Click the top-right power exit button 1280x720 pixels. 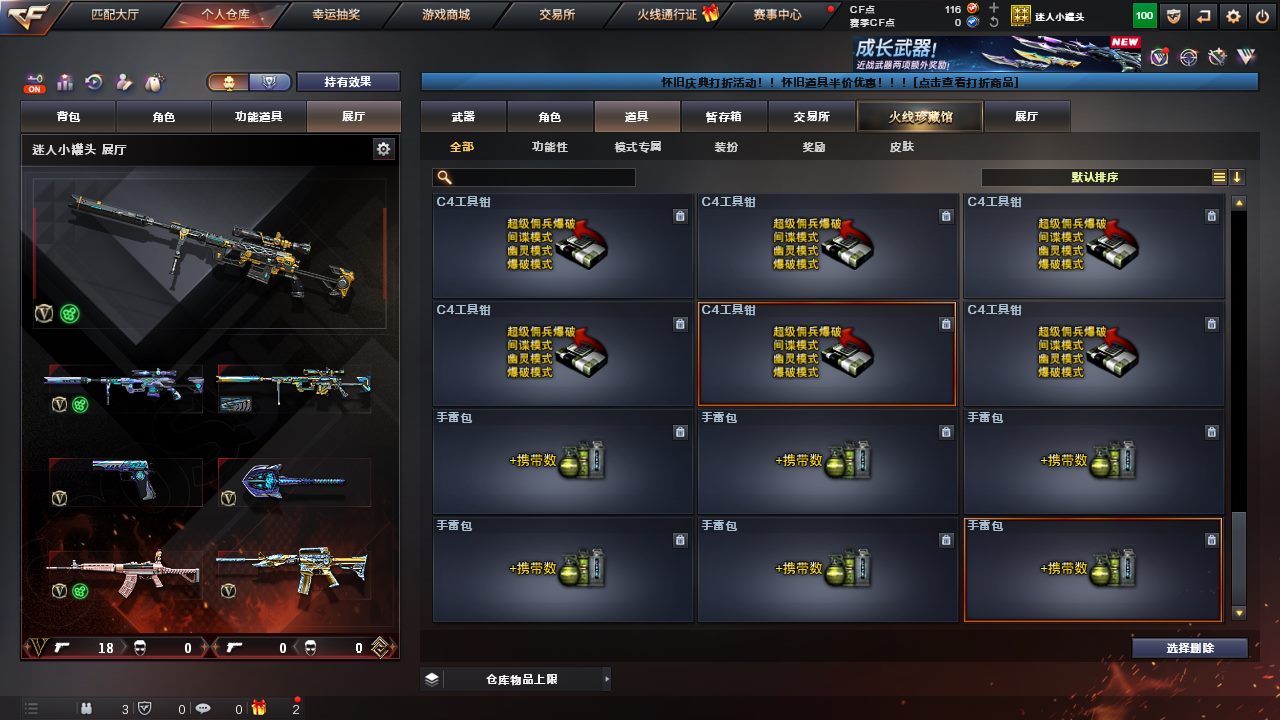coord(1262,16)
